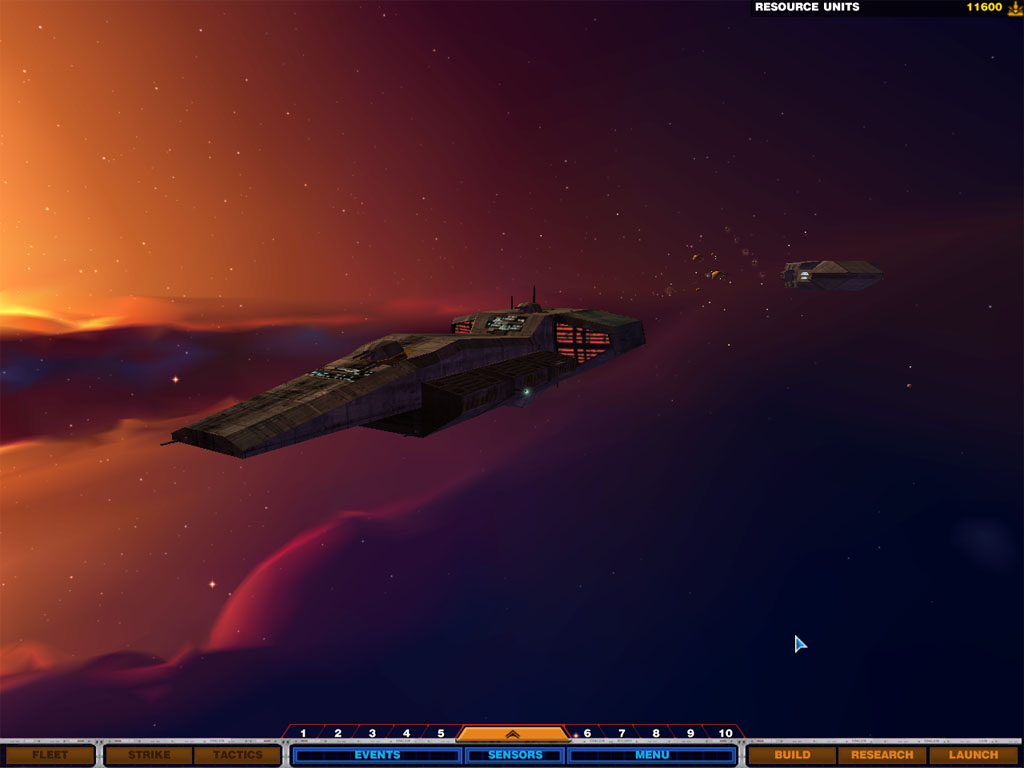This screenshot has width=1024, height=768.
Task: Select control group 8 tab
Action: coord(656,733)
